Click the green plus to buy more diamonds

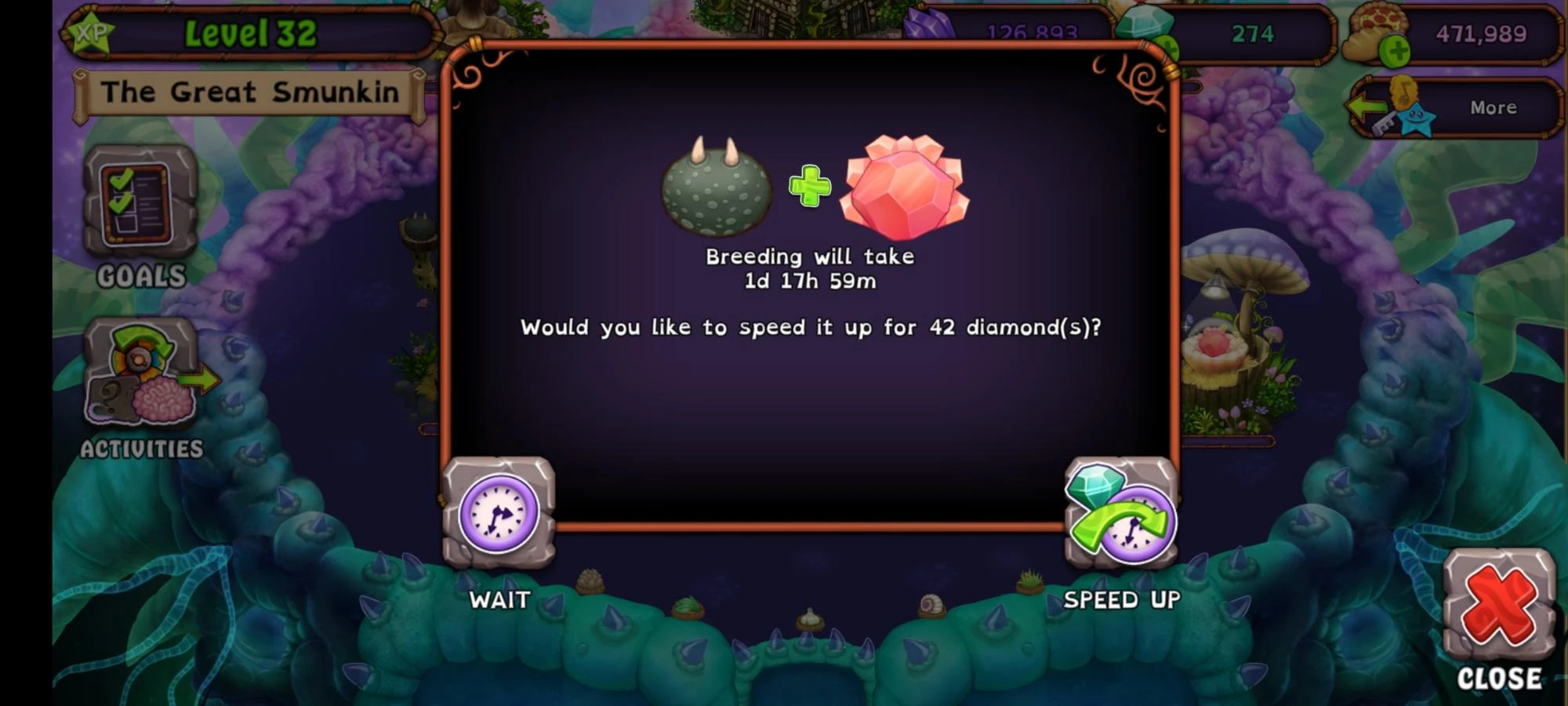pos(1169,45)
